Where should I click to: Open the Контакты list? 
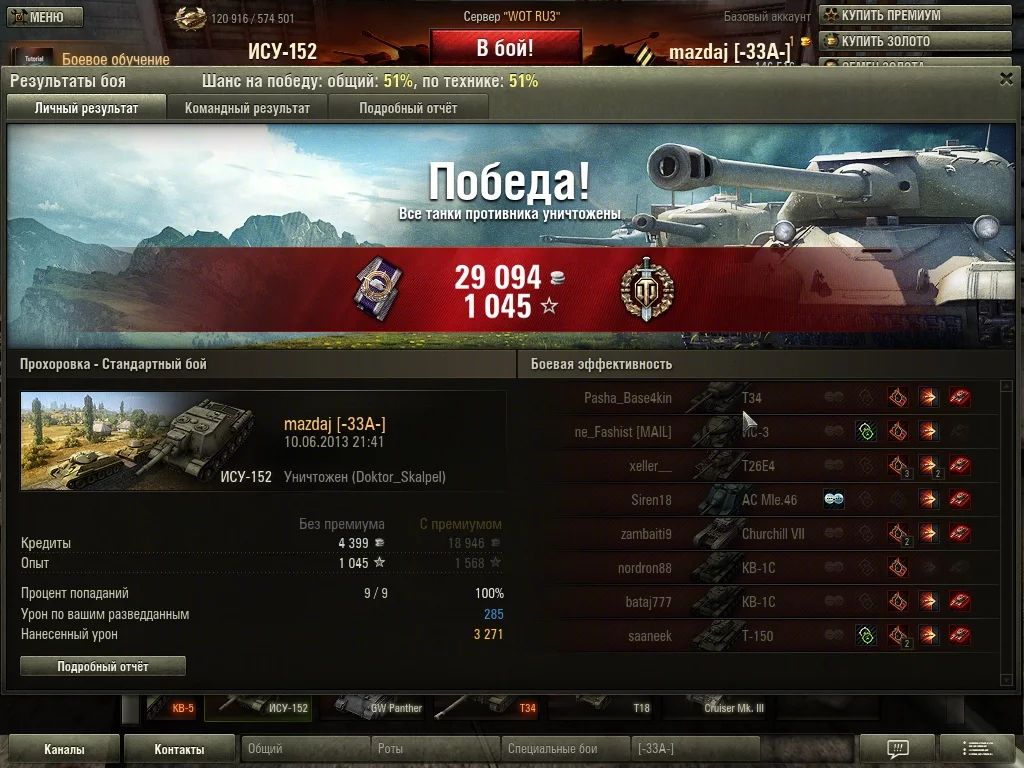tap(180, 749)
